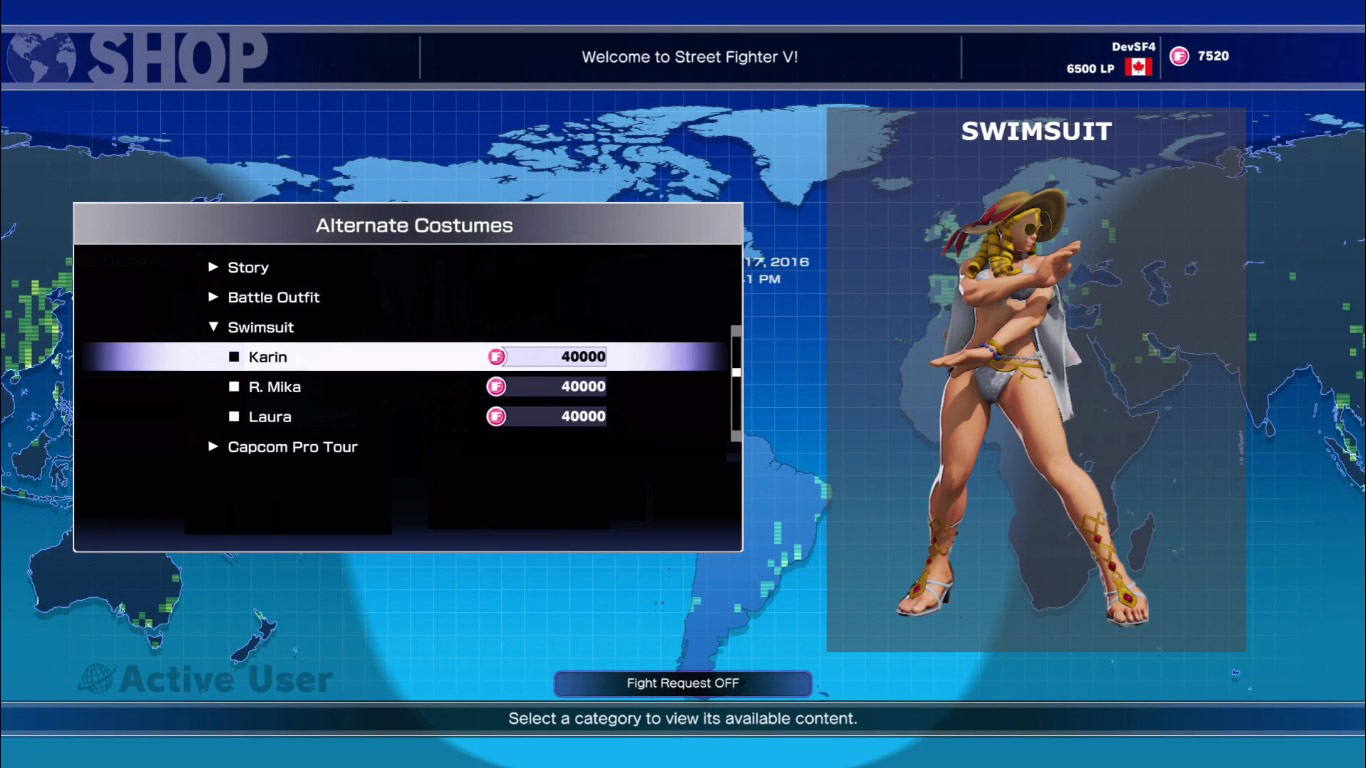
Task: Click the currency icon on R. Mika's price
Action: pyautogui.click(x=497, y=386)
